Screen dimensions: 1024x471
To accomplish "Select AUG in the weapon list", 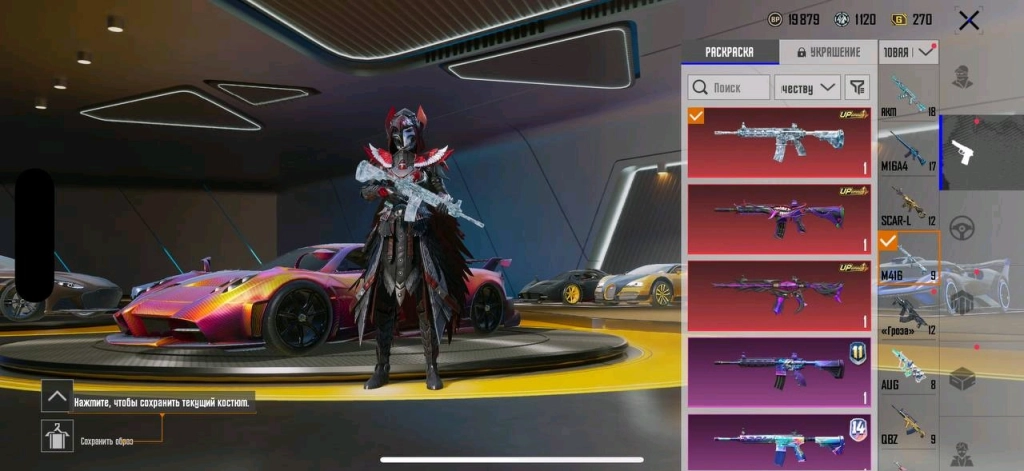I will [908, 367].
